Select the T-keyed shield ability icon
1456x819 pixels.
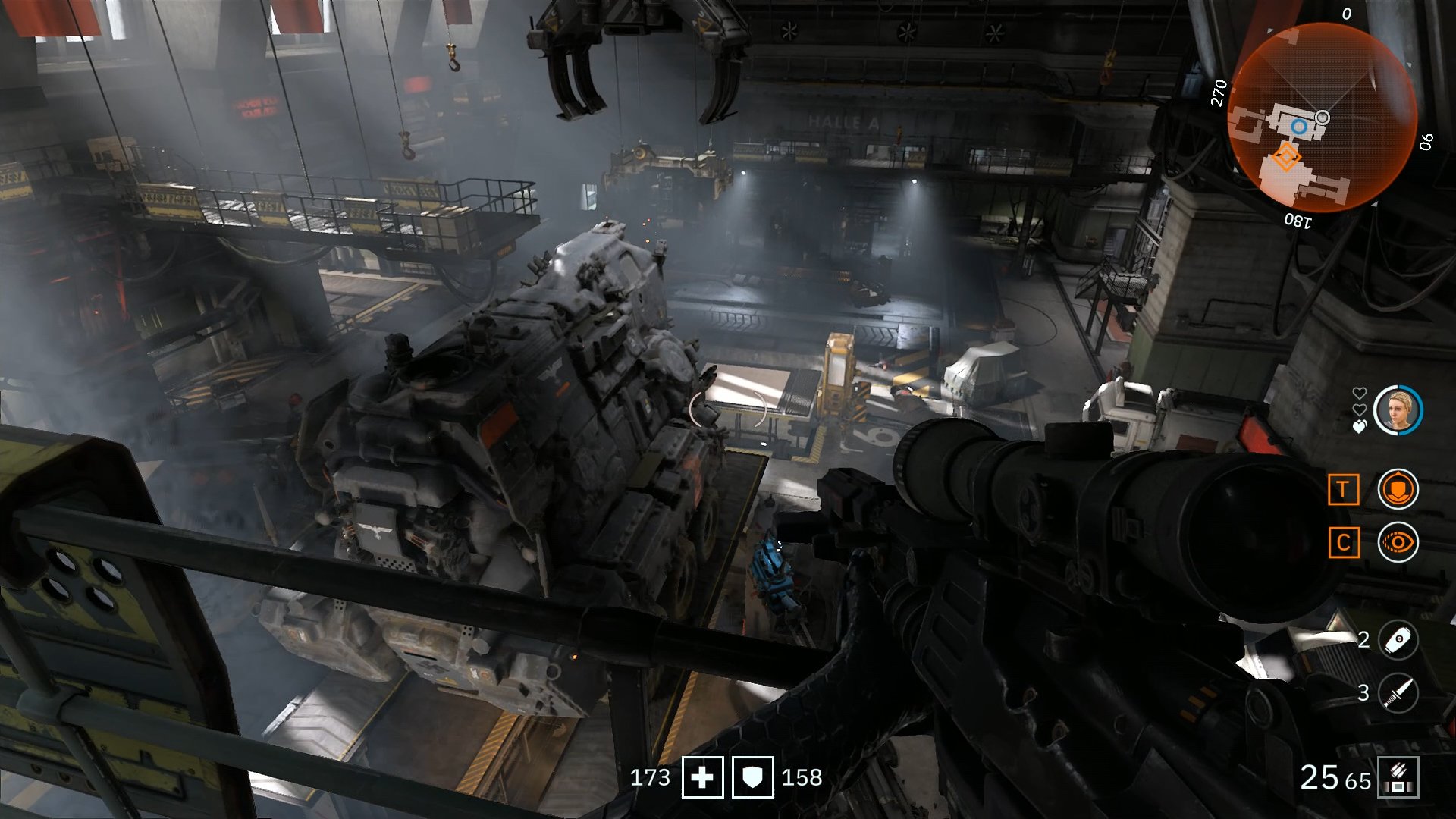point(1398,488)
